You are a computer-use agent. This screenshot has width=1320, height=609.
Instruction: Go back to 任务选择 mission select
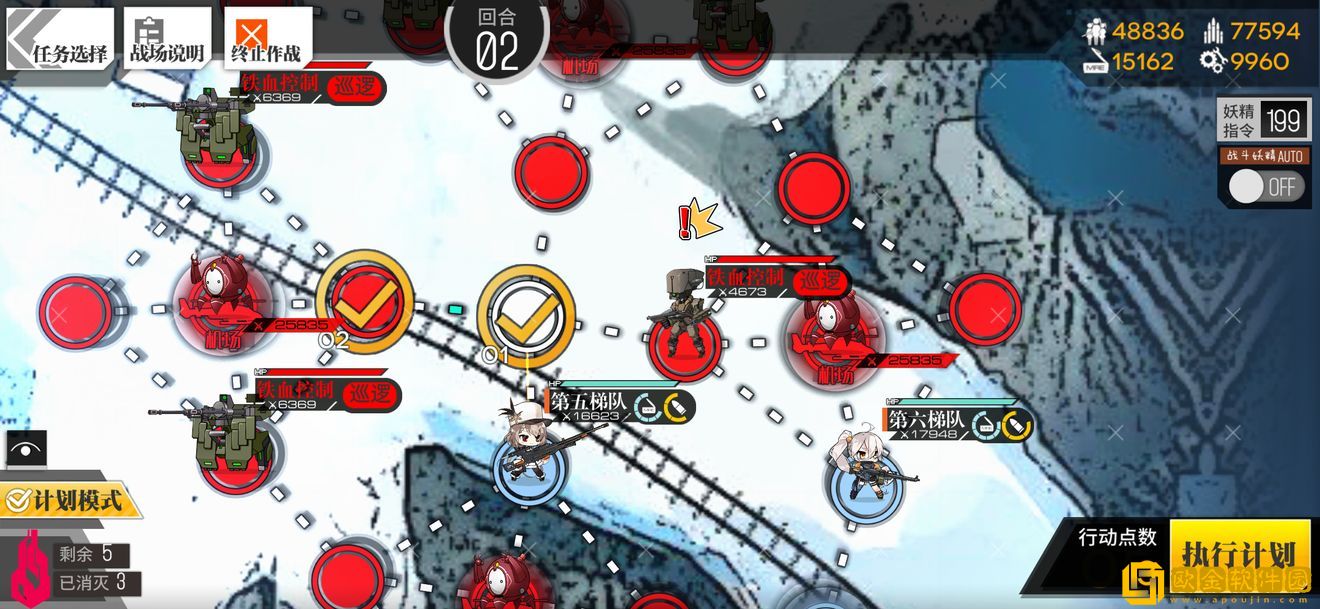[x=60, y=40]
